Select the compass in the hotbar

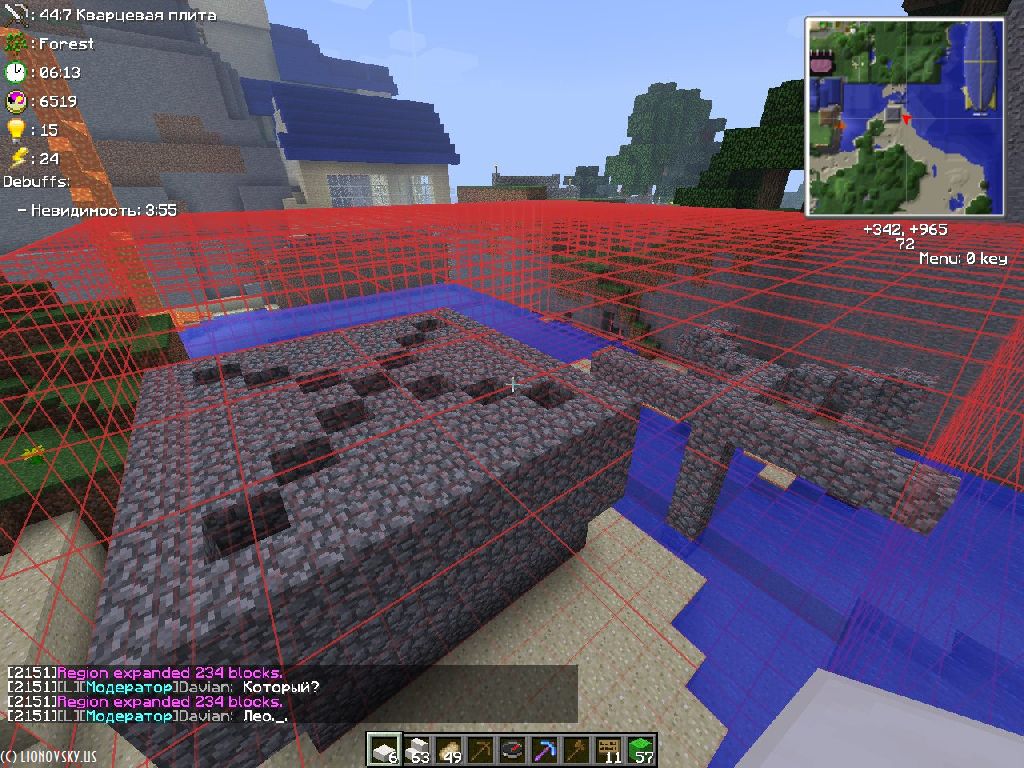pos(512,749)
